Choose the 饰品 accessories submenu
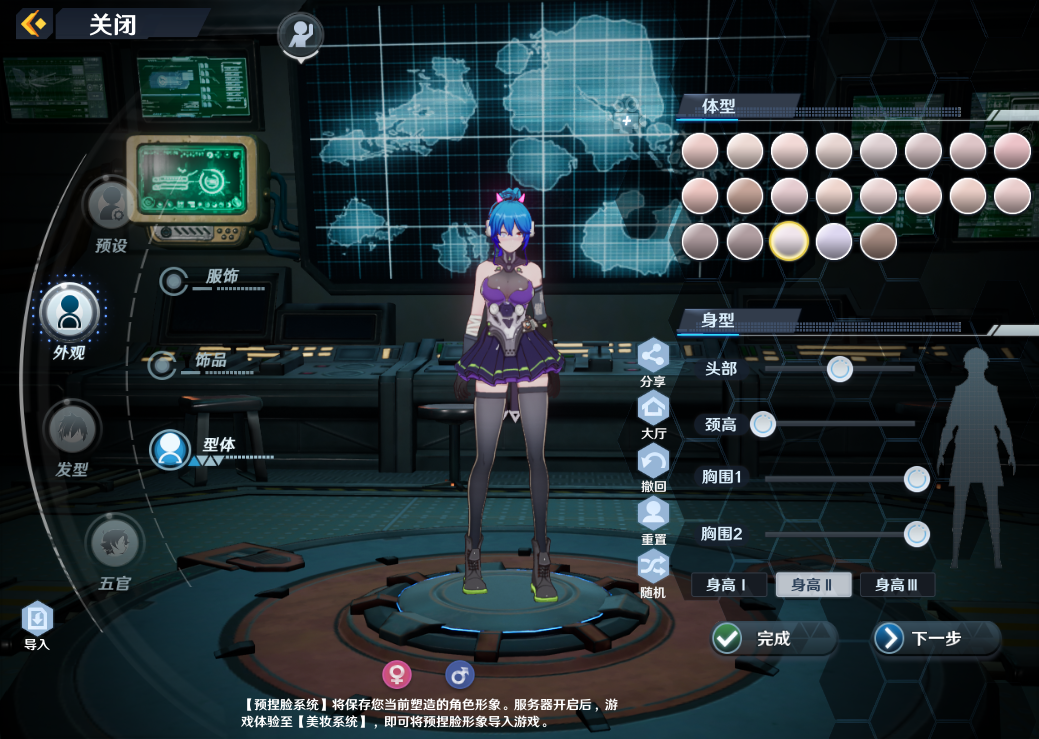Screen dimensions: 1039x739 [163, 365]
